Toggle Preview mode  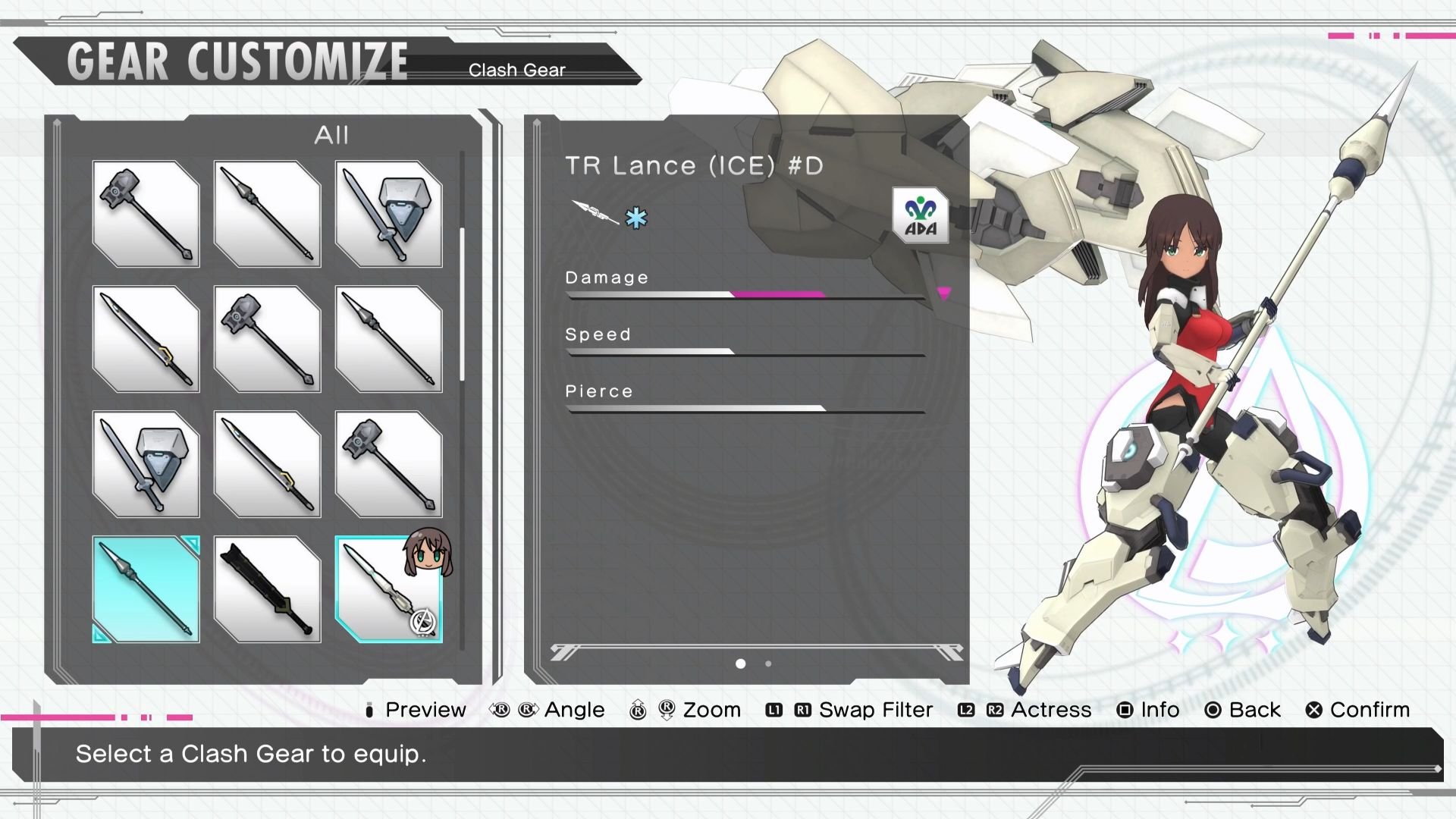coord(425,710)
